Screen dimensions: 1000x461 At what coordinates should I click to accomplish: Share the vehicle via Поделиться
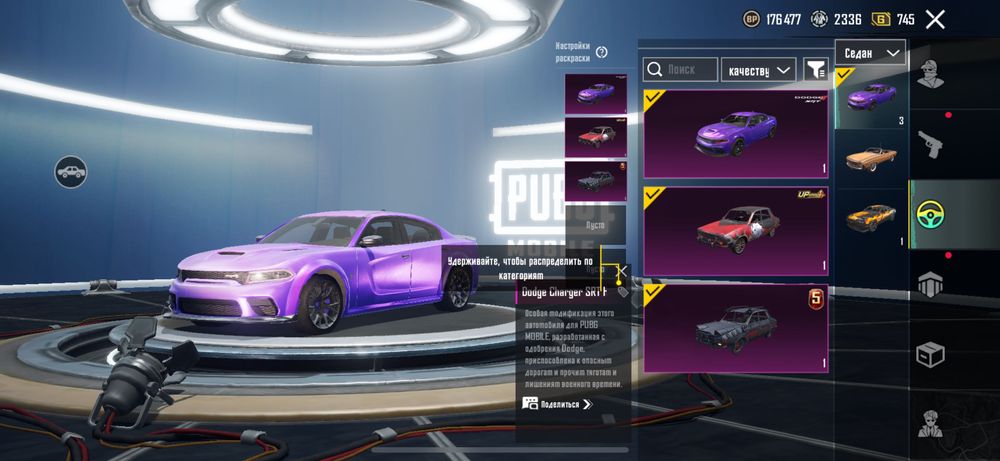point(557,404)
